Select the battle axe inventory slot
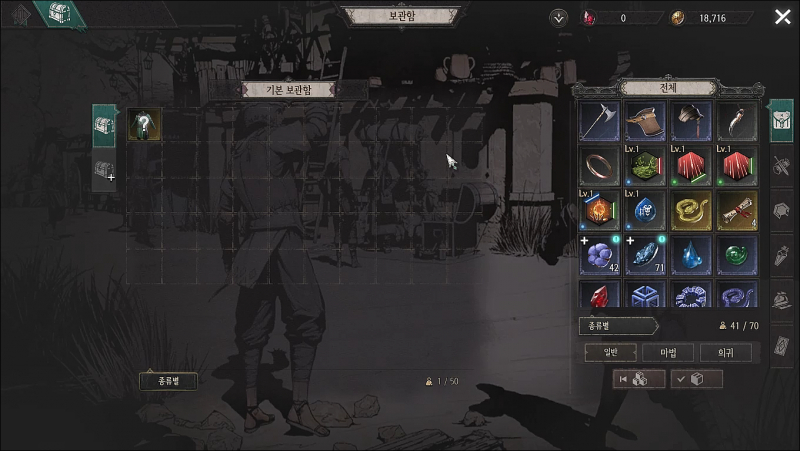800x451 pixels. [599, 121]
